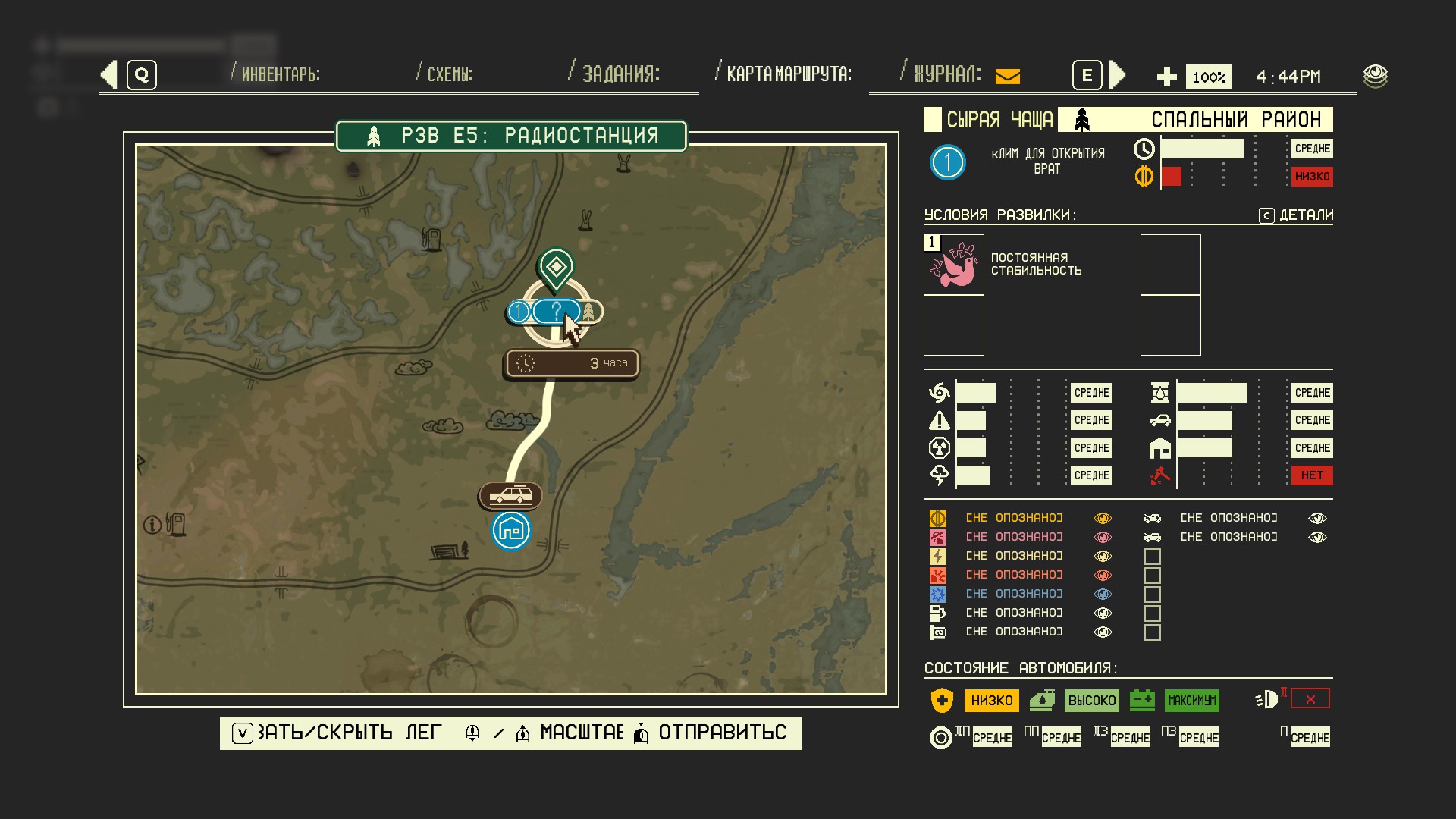Screen dimensions: 1456x819
Task: Click the blue number one key objective
Action: point(947,162)
